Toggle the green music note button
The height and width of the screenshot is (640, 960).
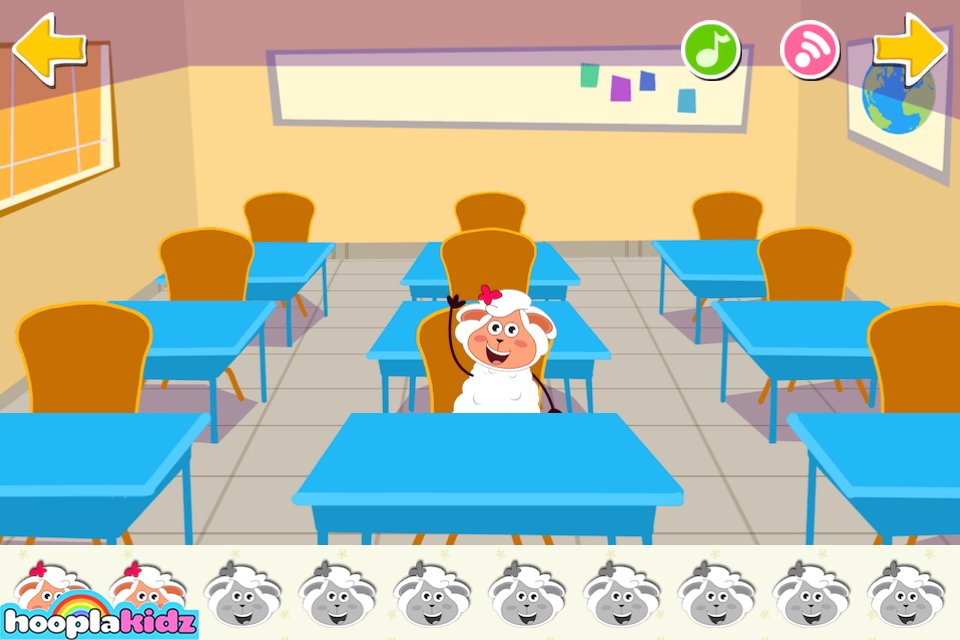pyautogui.click(x=710, y=49)
